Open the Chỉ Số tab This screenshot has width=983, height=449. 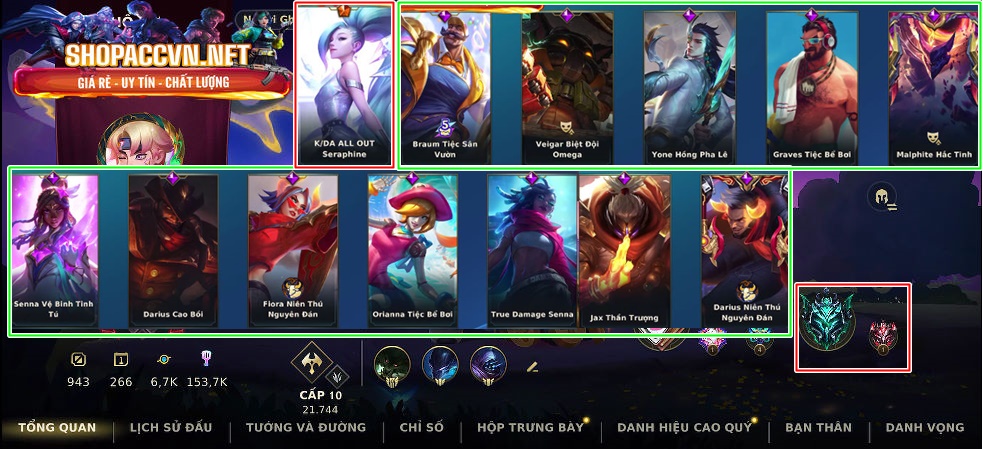(x=421, y=427)
